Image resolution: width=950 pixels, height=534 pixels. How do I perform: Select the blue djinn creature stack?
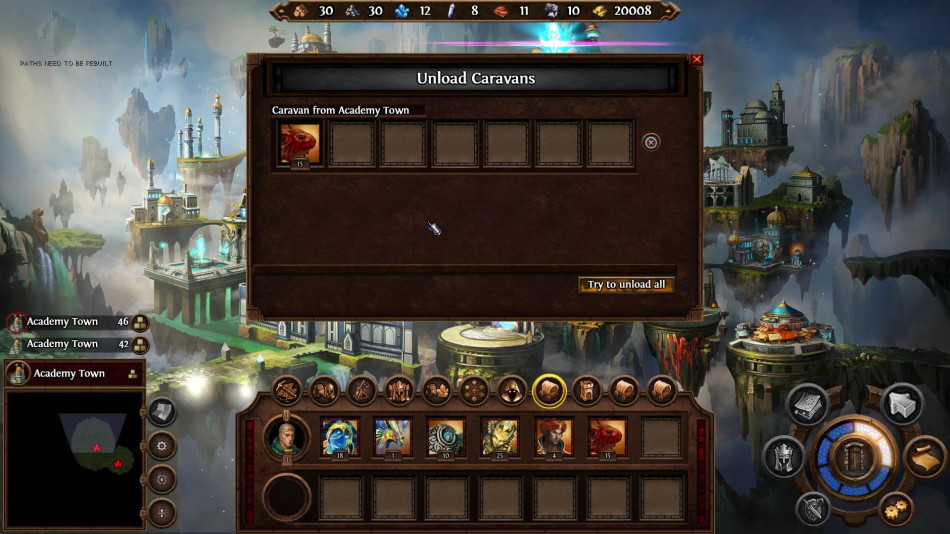tap(339, 437)
